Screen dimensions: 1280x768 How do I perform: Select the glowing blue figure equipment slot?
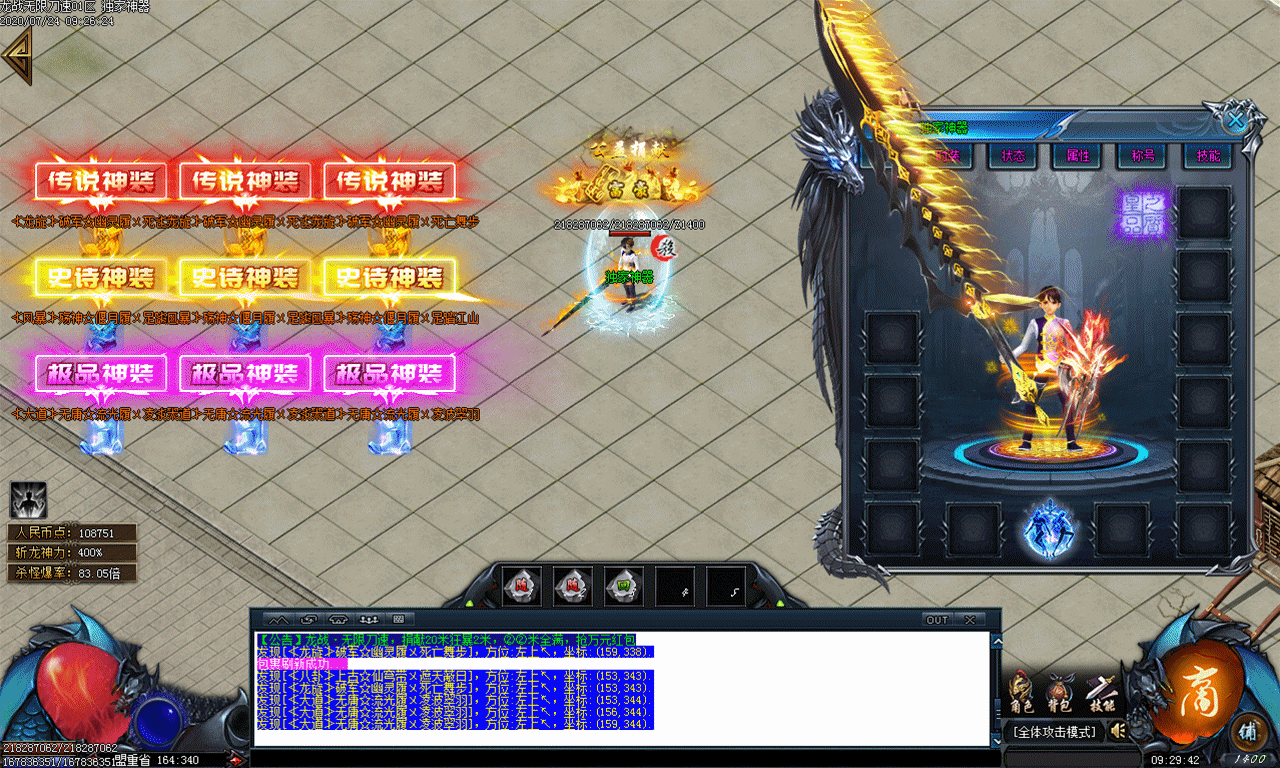(x=1049, y=530)
